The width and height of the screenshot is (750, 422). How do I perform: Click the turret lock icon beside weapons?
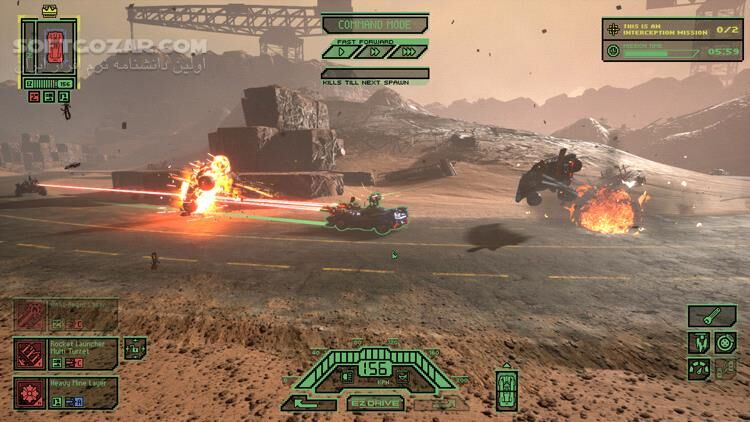[x=136, y=349]
